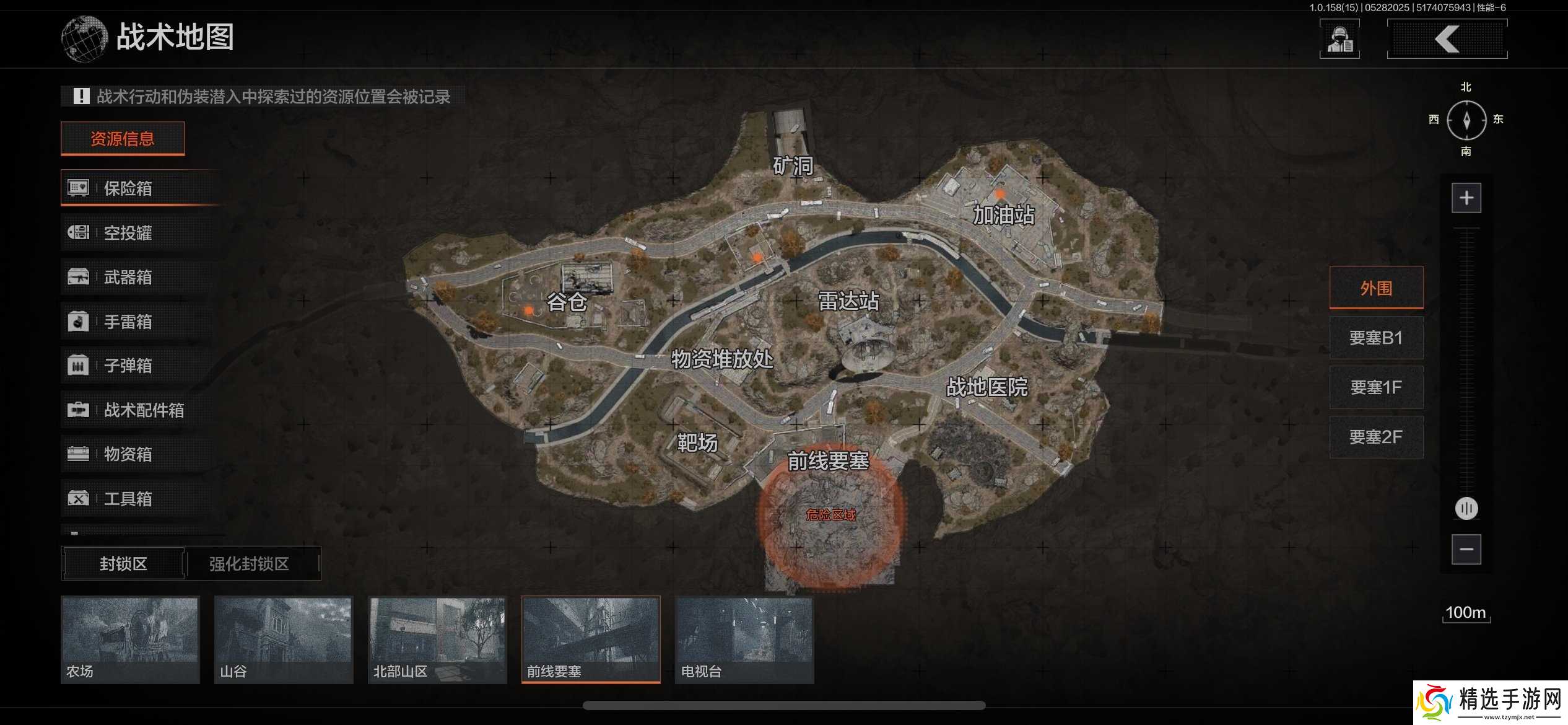Open the 要塞2F floor view
Screen dimensions: 1568x725
(1376, 437)
